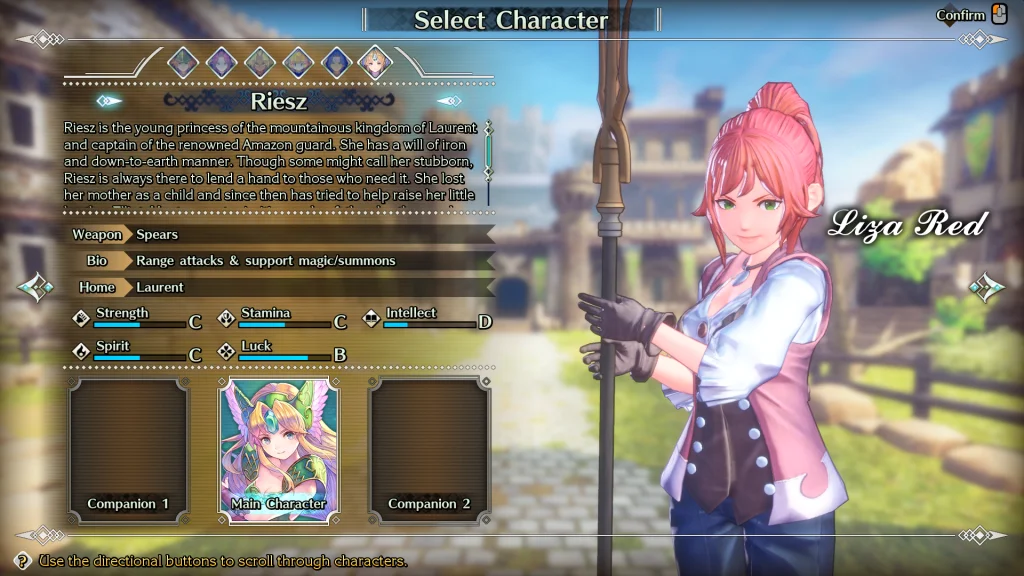Image resolution: width=1024 pixels, height=576 pixels.
Task: Select the empty Companion 1 slot
Action: (x=128, y=449)
